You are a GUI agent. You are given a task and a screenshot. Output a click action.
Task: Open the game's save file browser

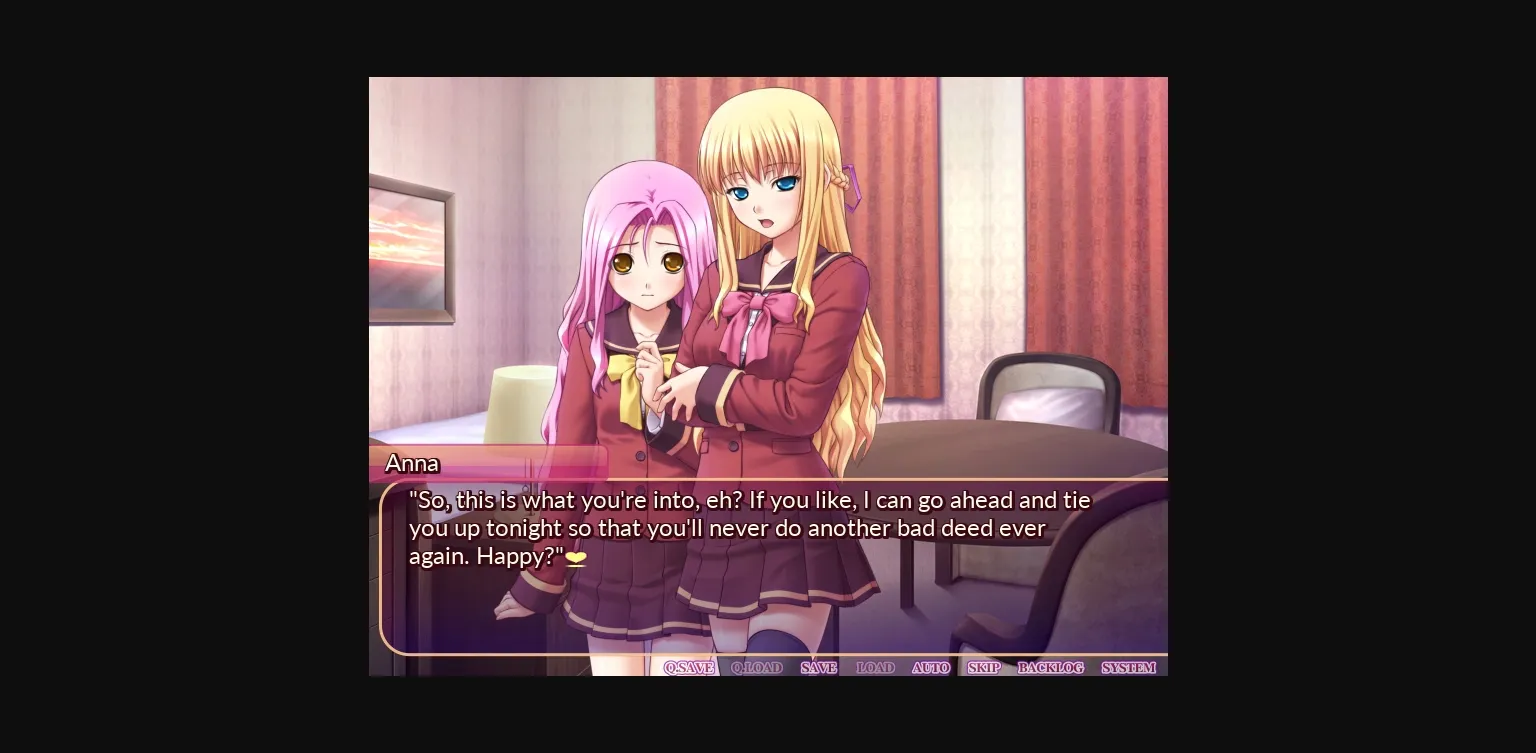point(817,667)
